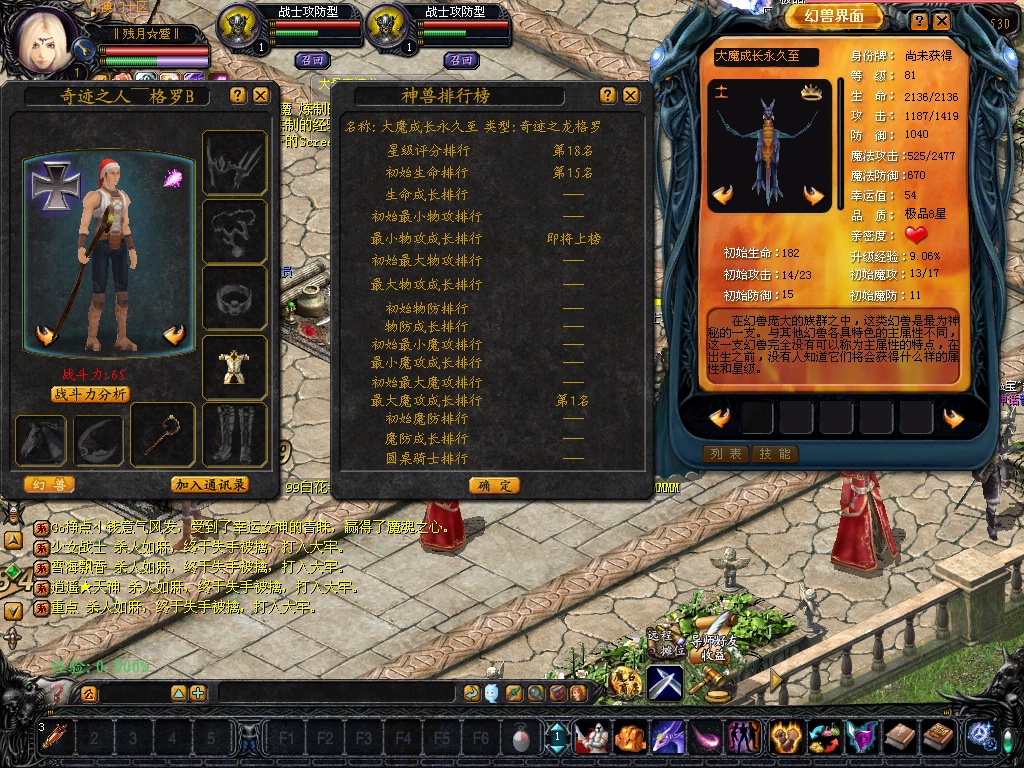Viewport: 1024px width, 768px height.
Task: Close the 奇迹之人 character panel
Action: (261, 95)
